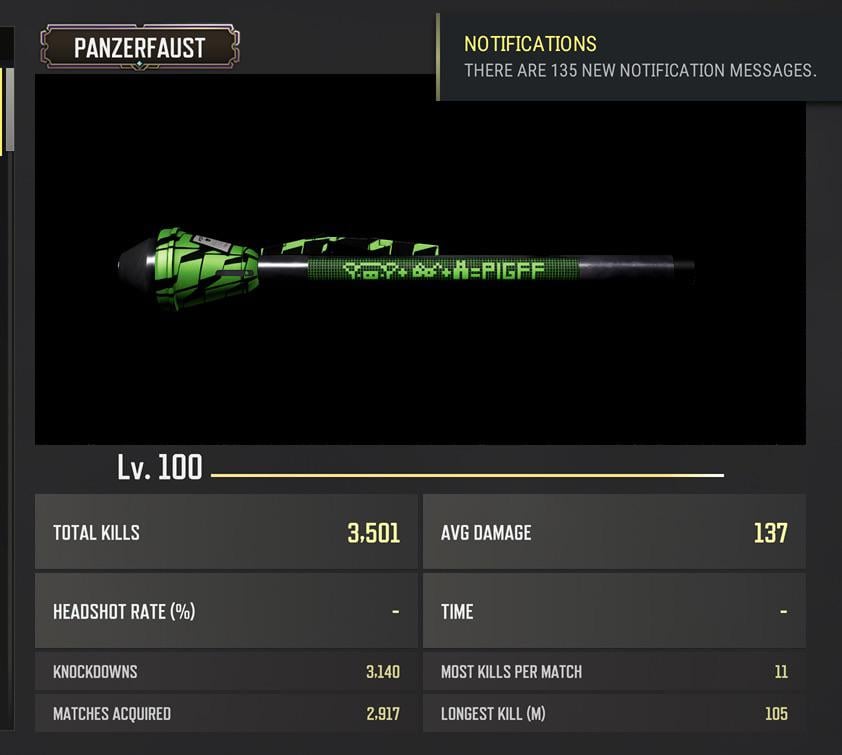Open the Notifications message popup
This screenshot has height=755, width=842.
click(x=640, y=57)
